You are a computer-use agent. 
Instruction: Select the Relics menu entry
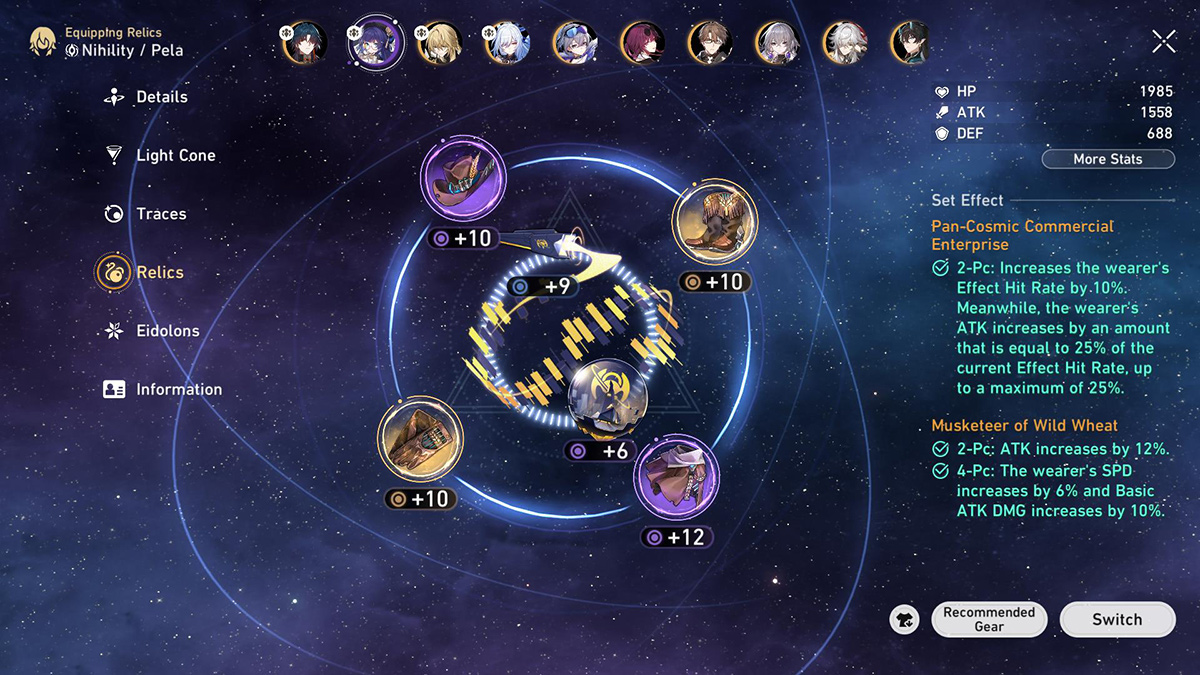159,272
